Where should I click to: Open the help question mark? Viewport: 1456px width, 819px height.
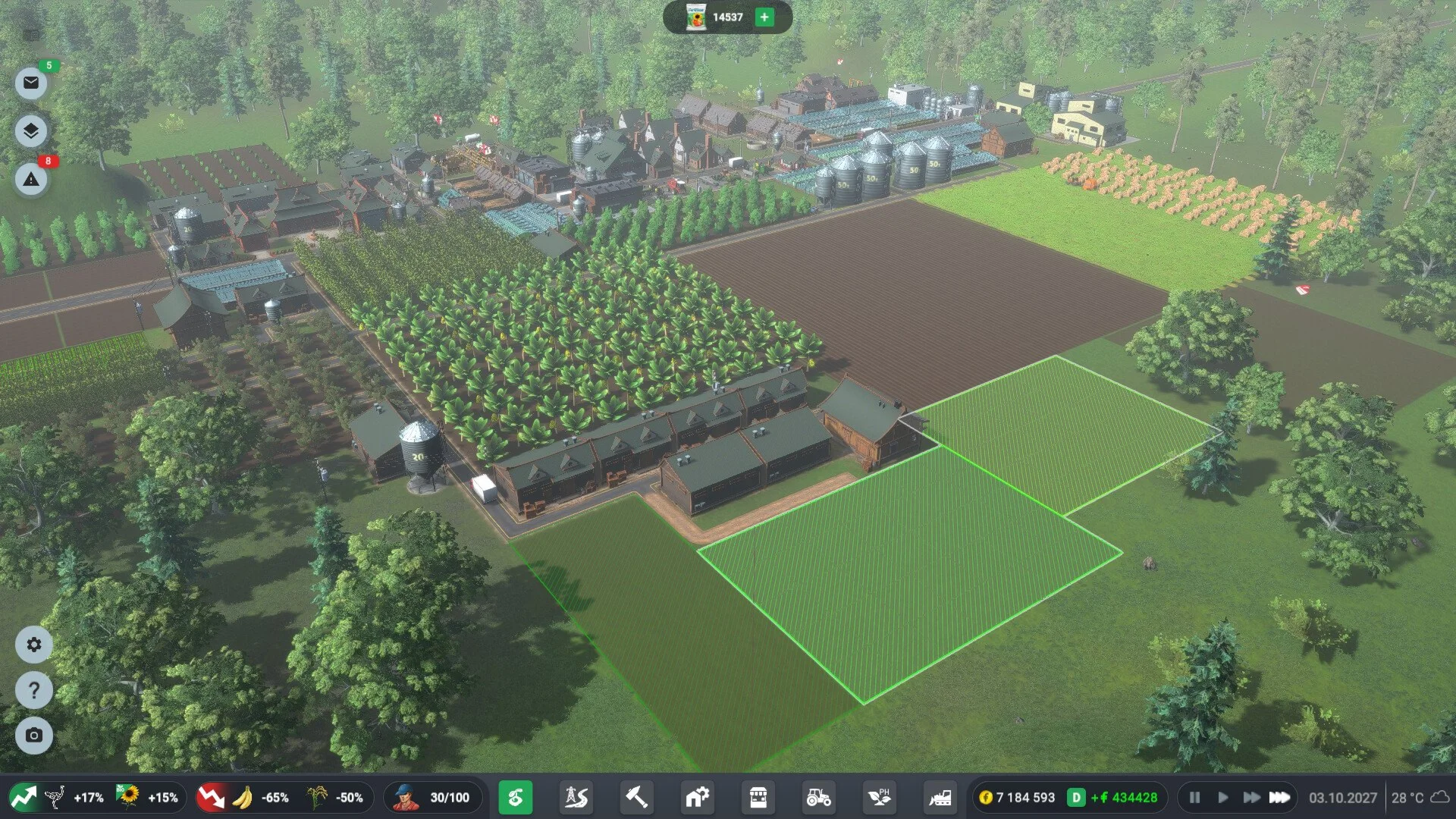coord(34,691)
